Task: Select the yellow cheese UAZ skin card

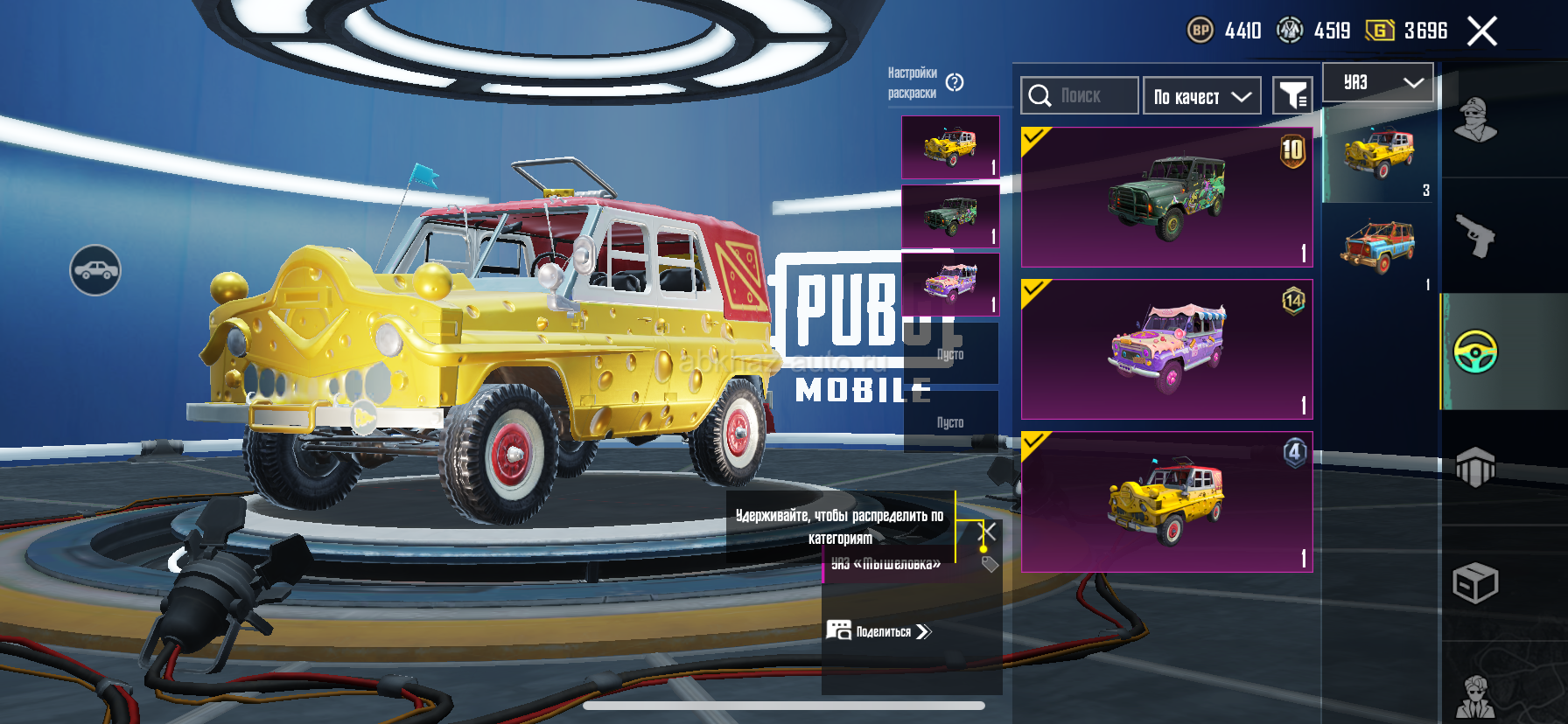Action: tap(1166, 502)
